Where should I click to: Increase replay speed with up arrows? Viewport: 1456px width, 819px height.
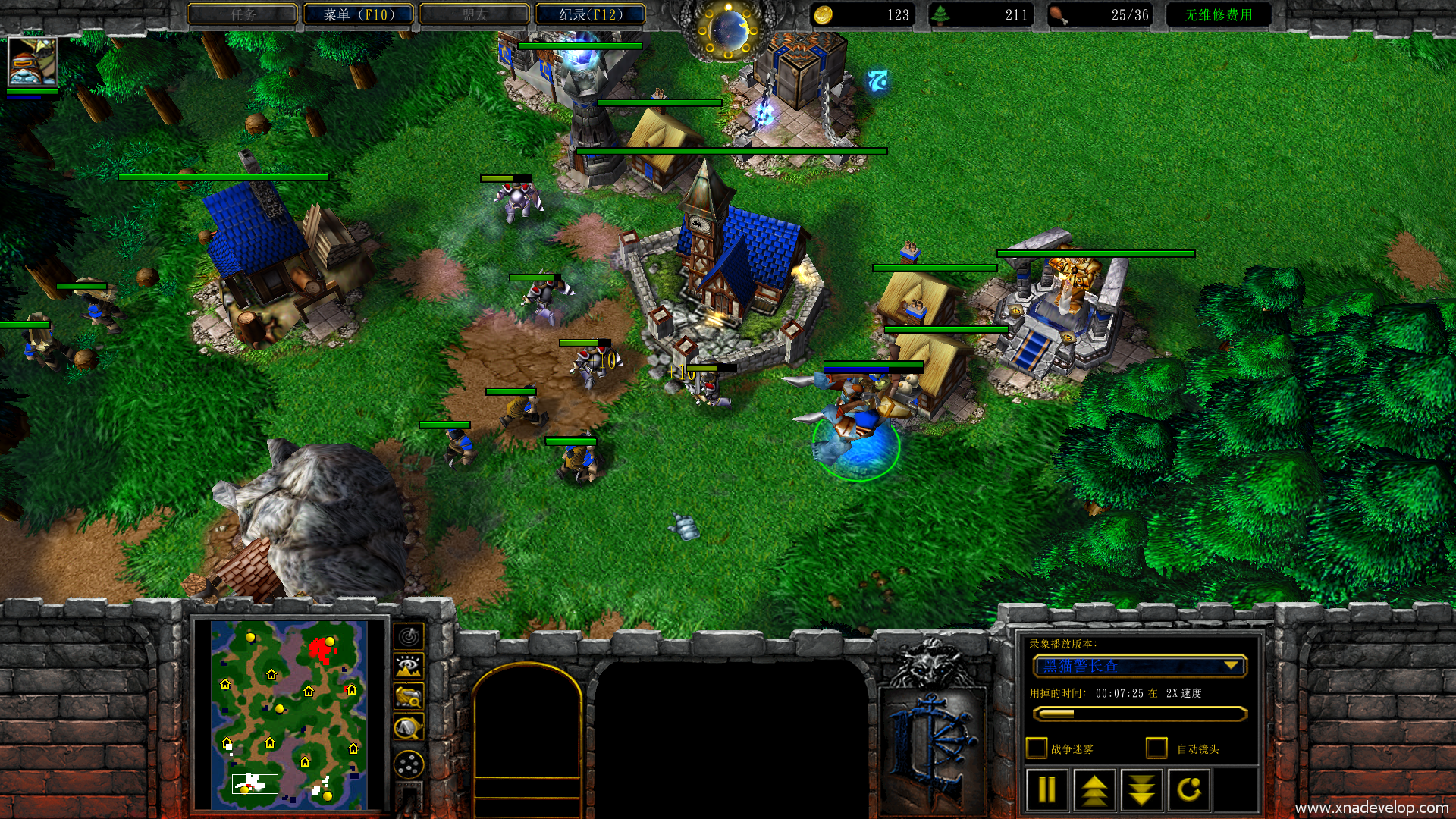pos(1094,790)
